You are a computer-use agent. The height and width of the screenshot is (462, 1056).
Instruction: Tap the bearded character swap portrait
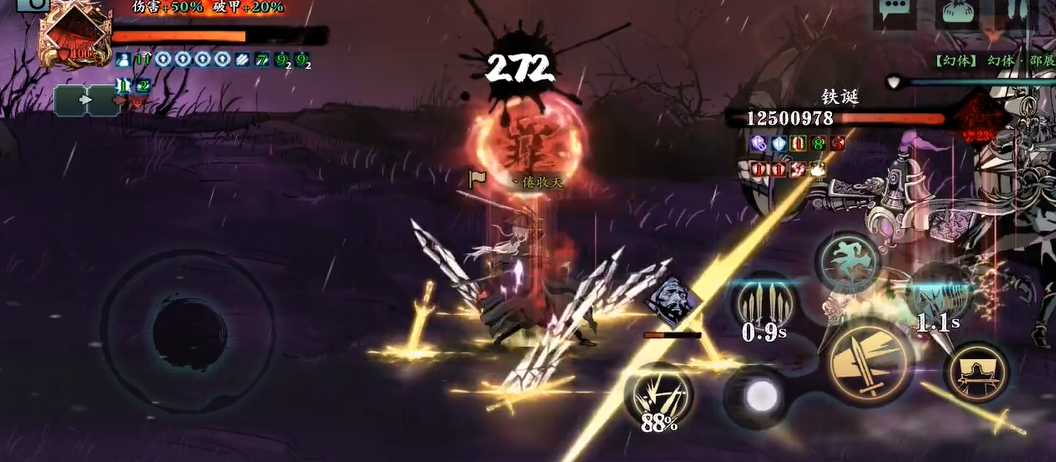pyautogui.click(x=670, y=301)
